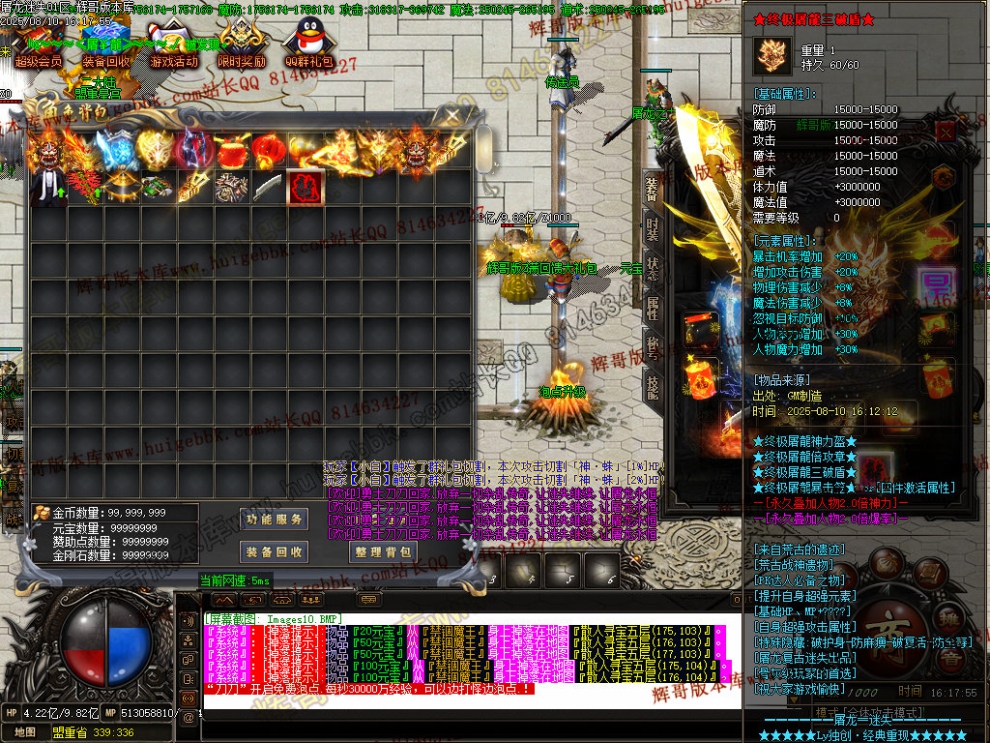Close the character equipment panel
The width and height of the screenshot is (990, 743).
click(945, 130)
